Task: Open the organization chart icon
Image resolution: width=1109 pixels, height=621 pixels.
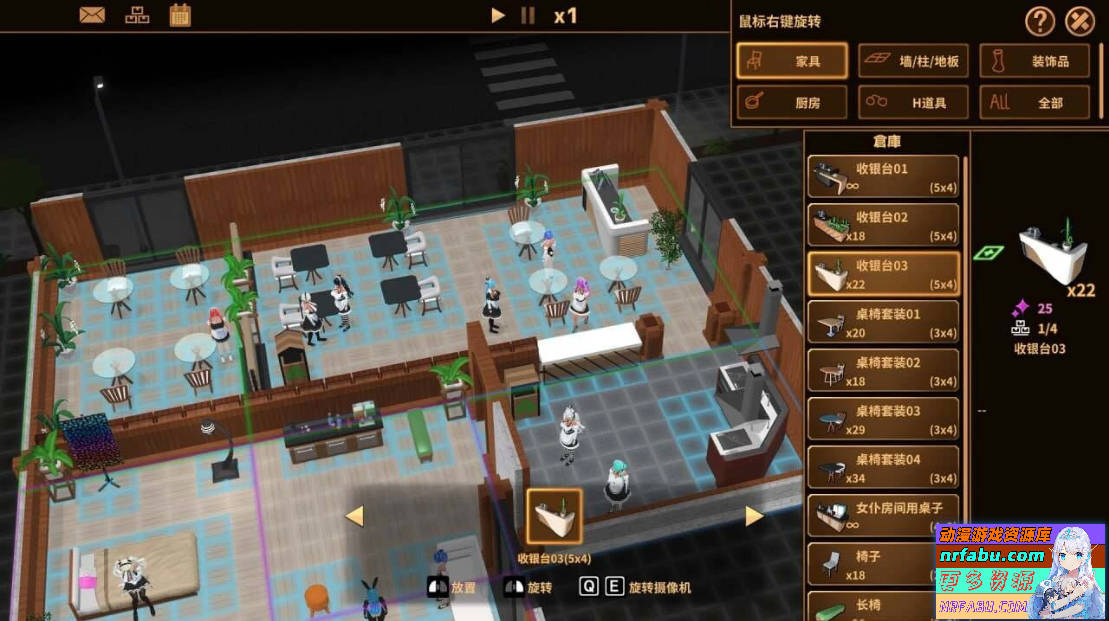Action: pyautogui.click(x=136, y=15)
